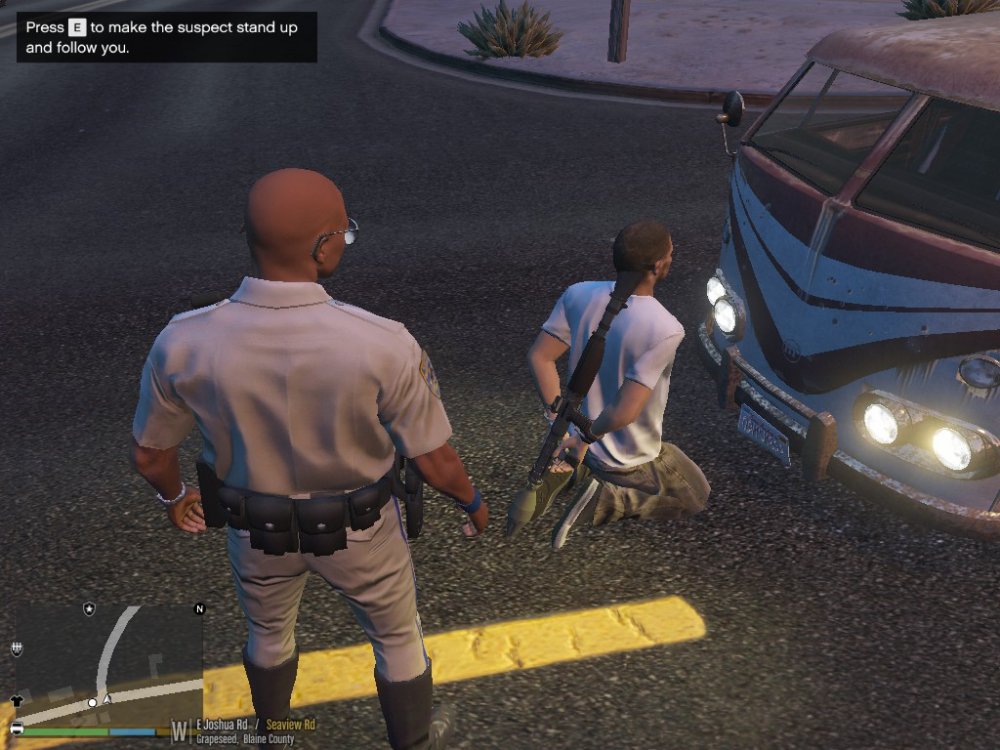Select the clothing store shirt blip
This screenshot has height=750, width=1000.
(17, 701)
